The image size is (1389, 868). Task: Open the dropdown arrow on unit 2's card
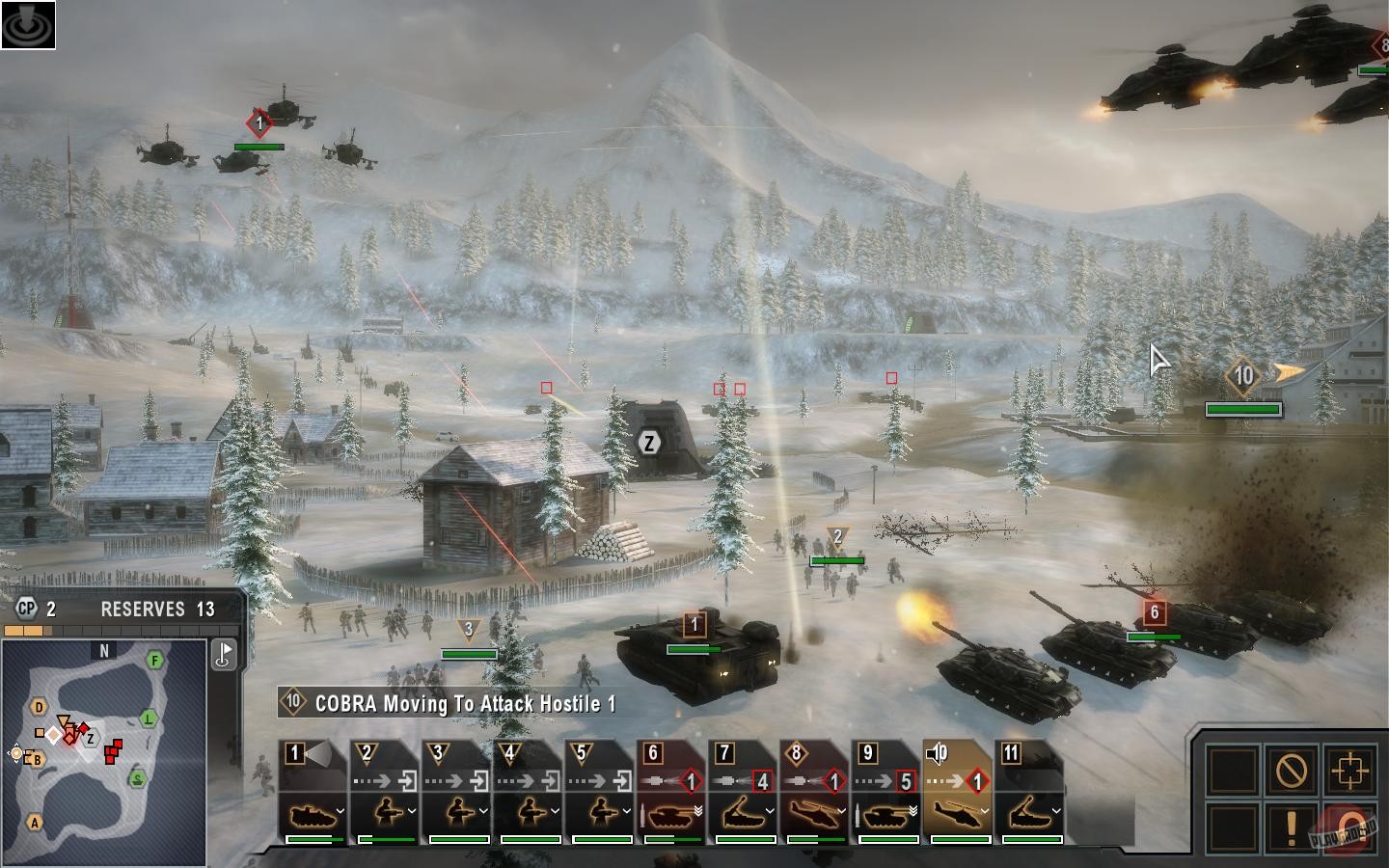pyautogui.click(x=412, y=811)
